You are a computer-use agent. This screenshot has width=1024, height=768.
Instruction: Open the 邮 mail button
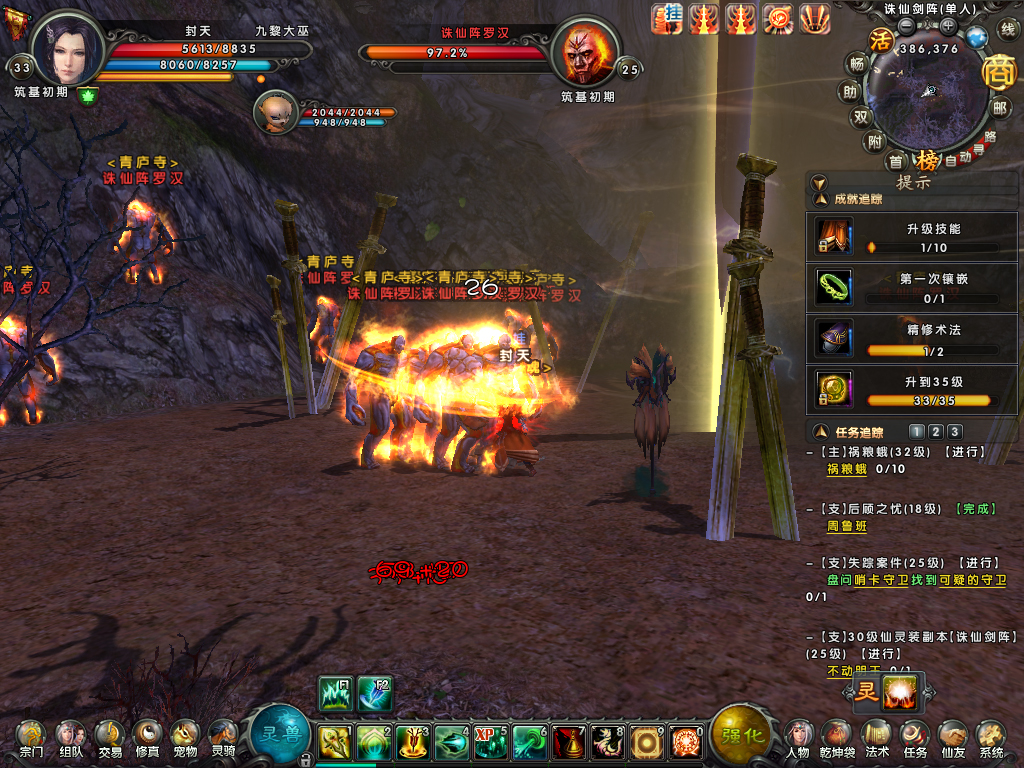tap(1000, 109)
